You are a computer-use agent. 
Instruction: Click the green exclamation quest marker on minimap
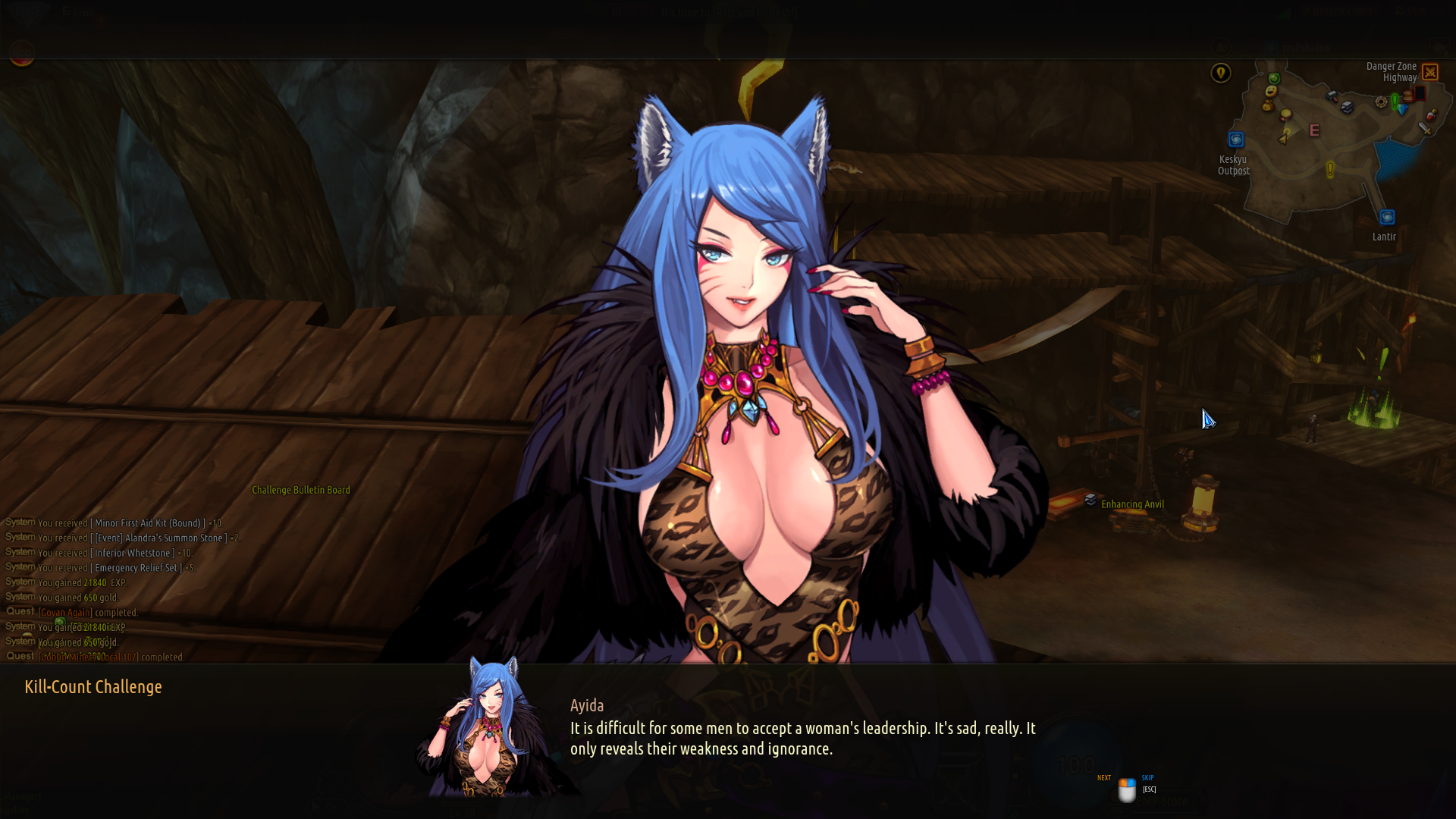click(x=1395, y=101)
